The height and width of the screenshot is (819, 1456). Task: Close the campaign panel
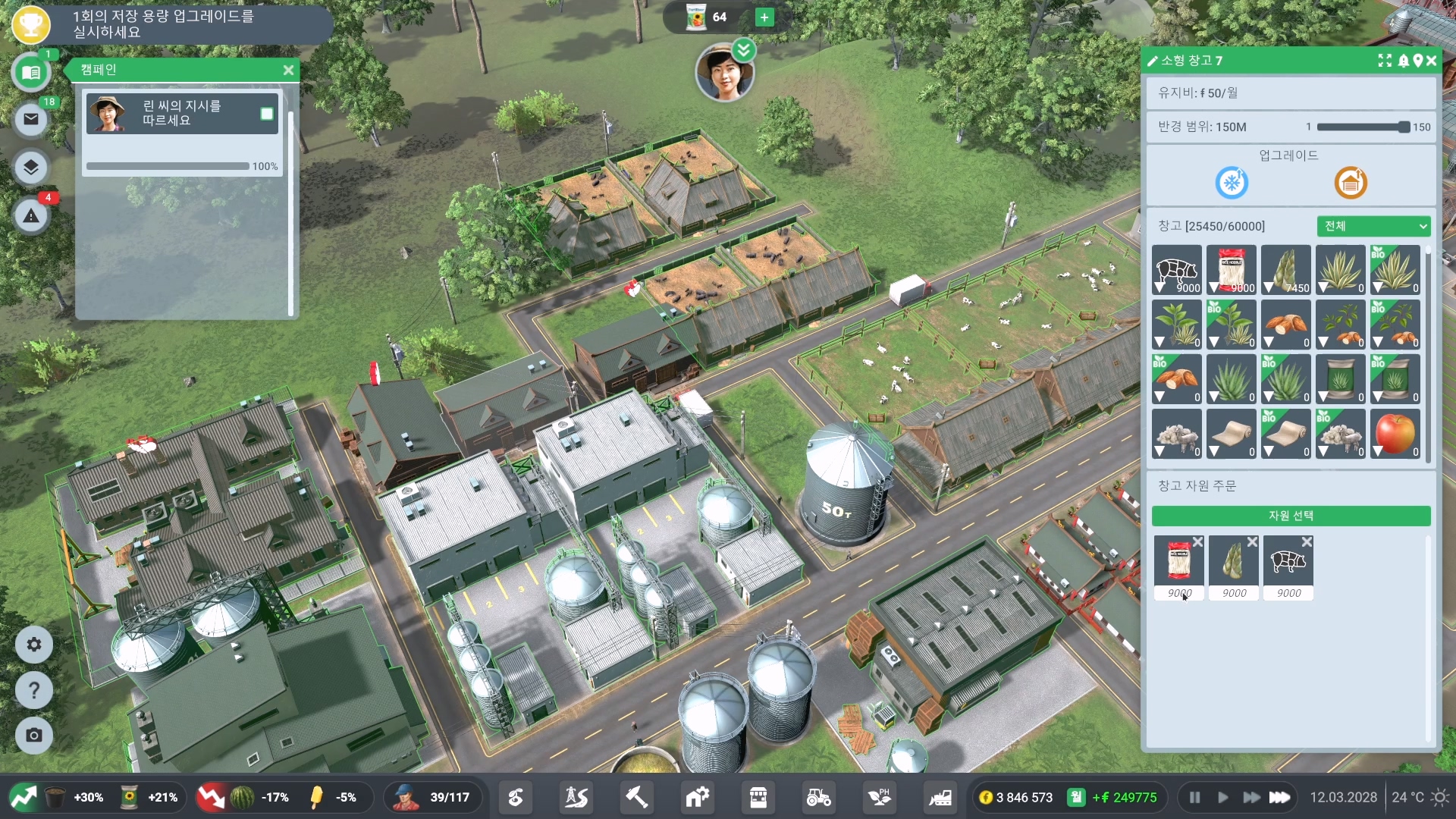[288, 70]
